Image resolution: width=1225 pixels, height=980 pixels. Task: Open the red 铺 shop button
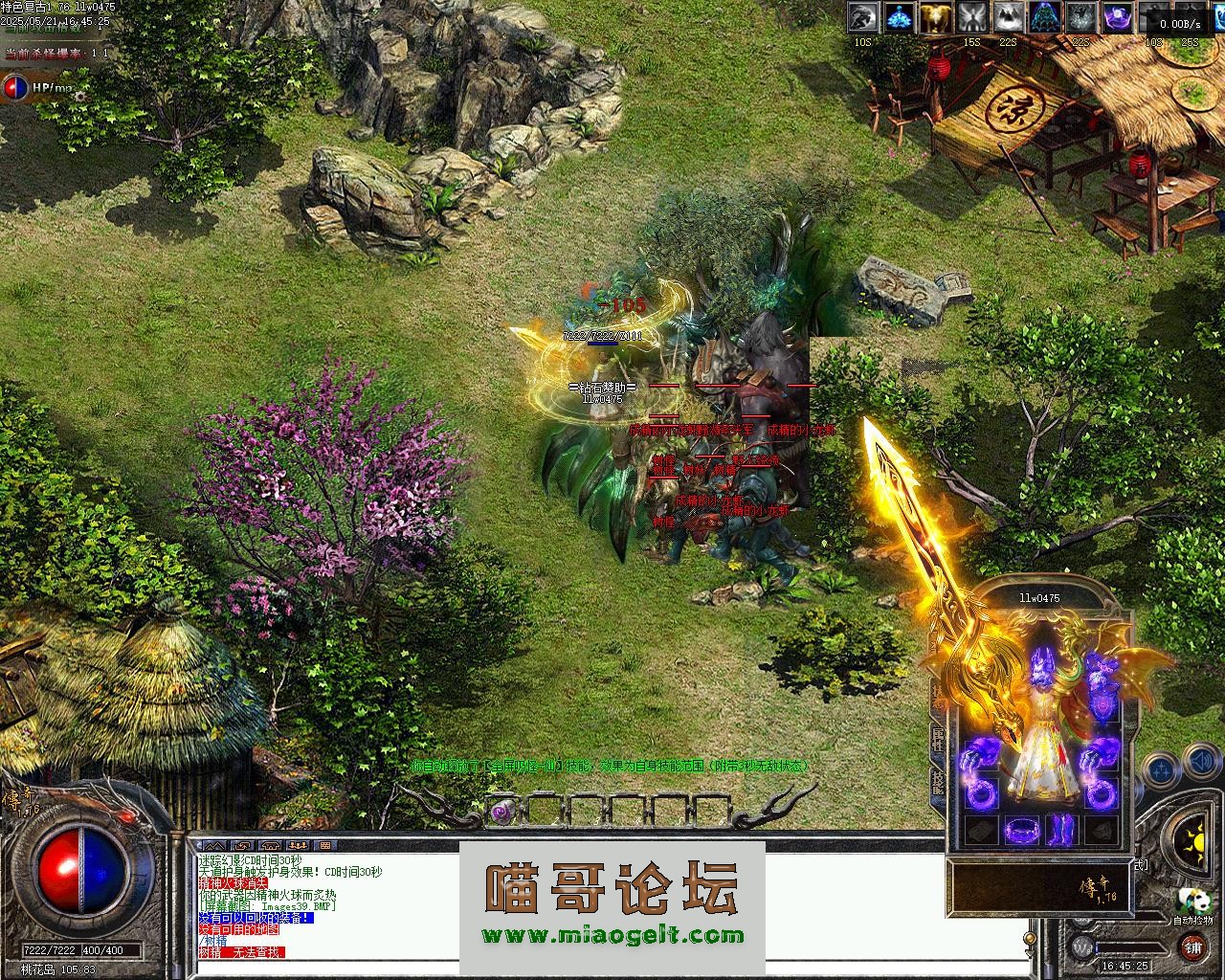[x=1192, y=948]
